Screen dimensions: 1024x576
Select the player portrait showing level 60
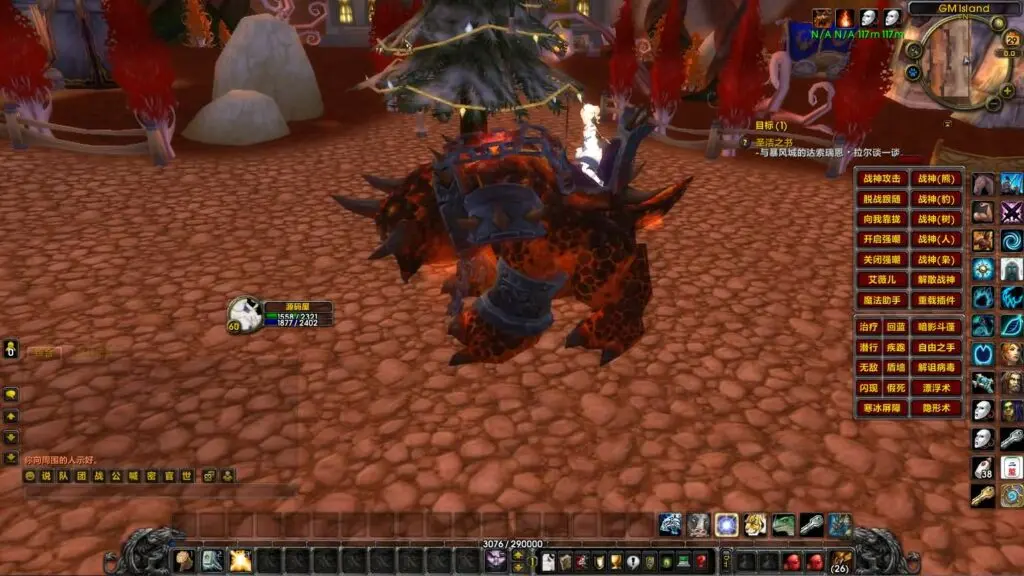(245, 313)
